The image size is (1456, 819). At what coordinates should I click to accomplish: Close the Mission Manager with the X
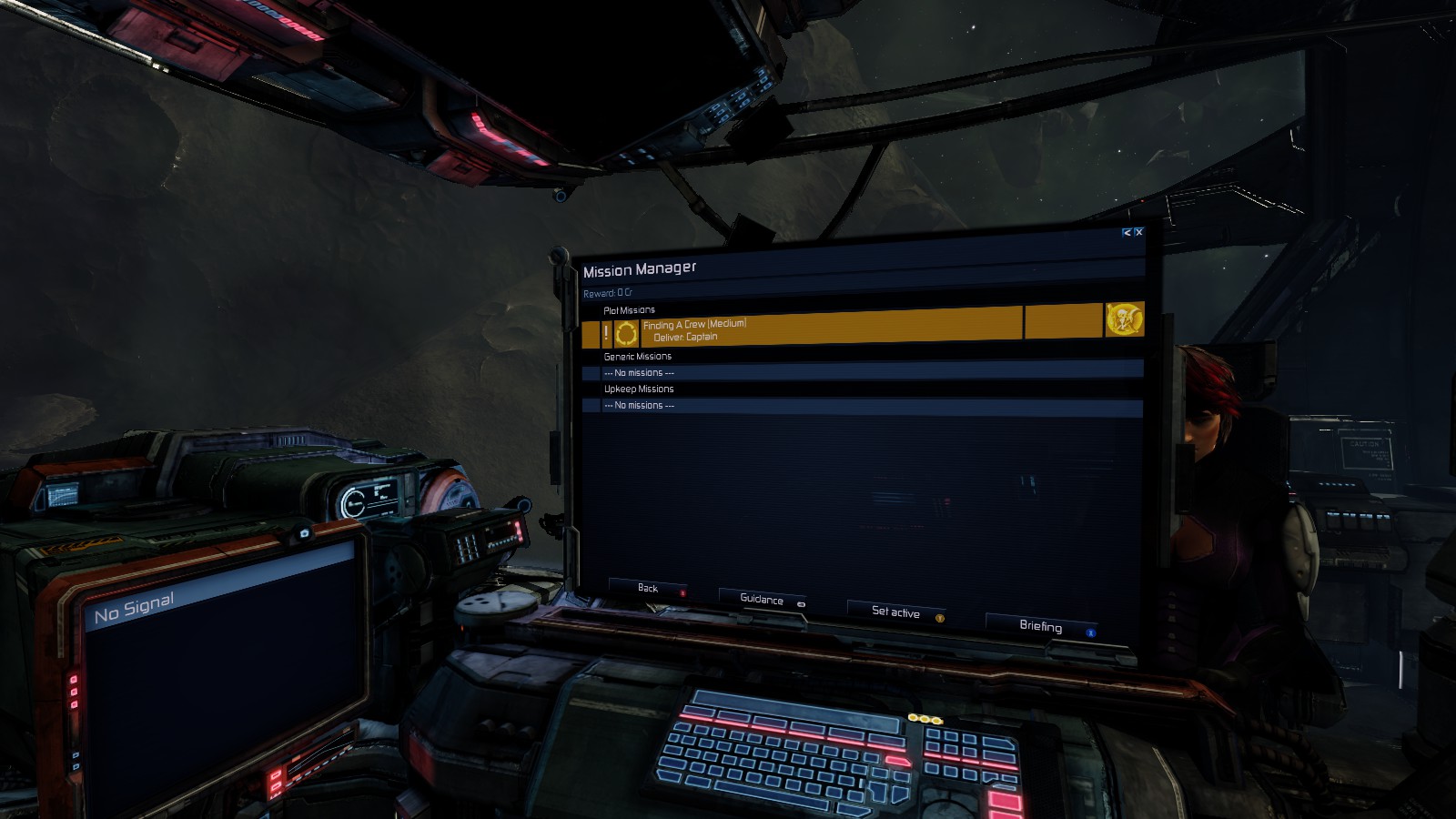[x=1138, y=233]
